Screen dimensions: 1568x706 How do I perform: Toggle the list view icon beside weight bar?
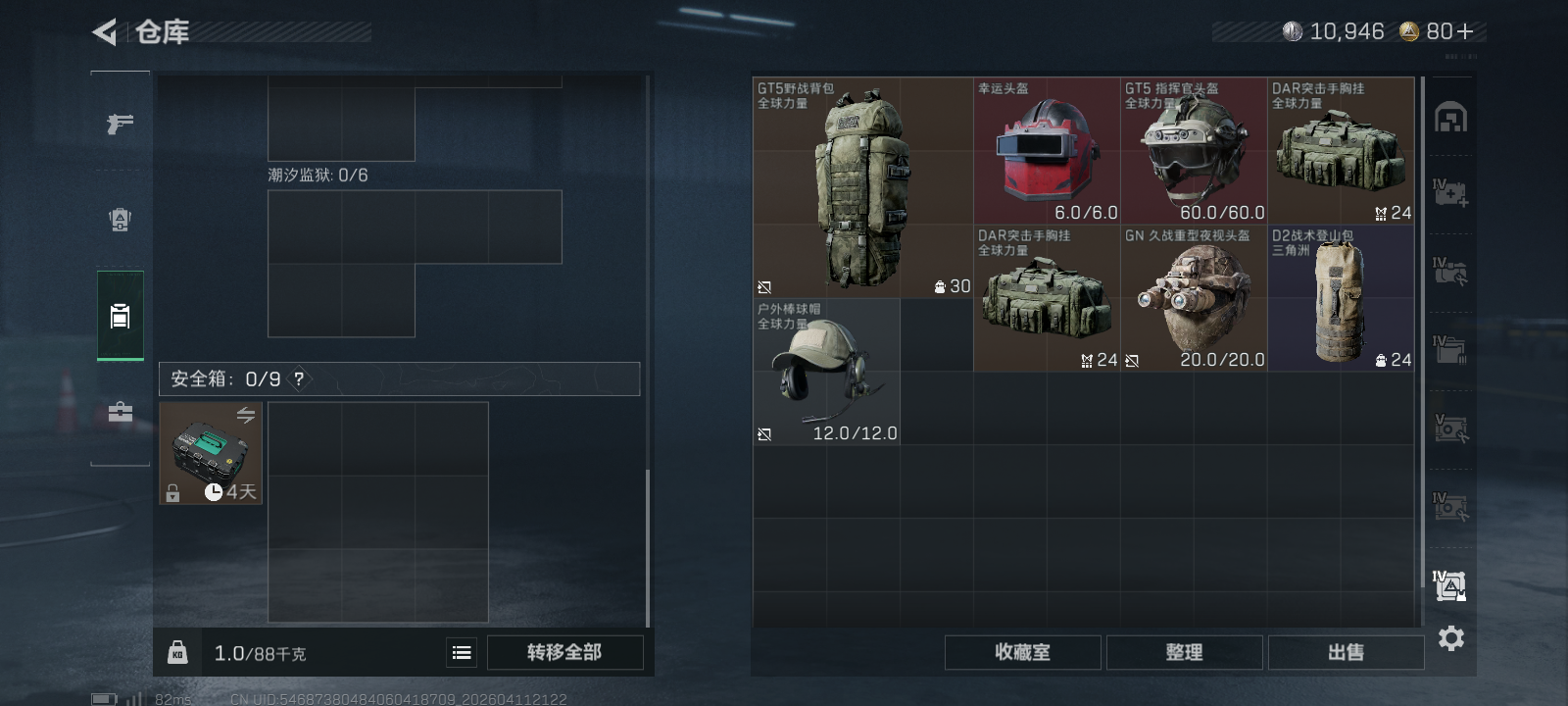pyautogui.click(x=461, y=651)
